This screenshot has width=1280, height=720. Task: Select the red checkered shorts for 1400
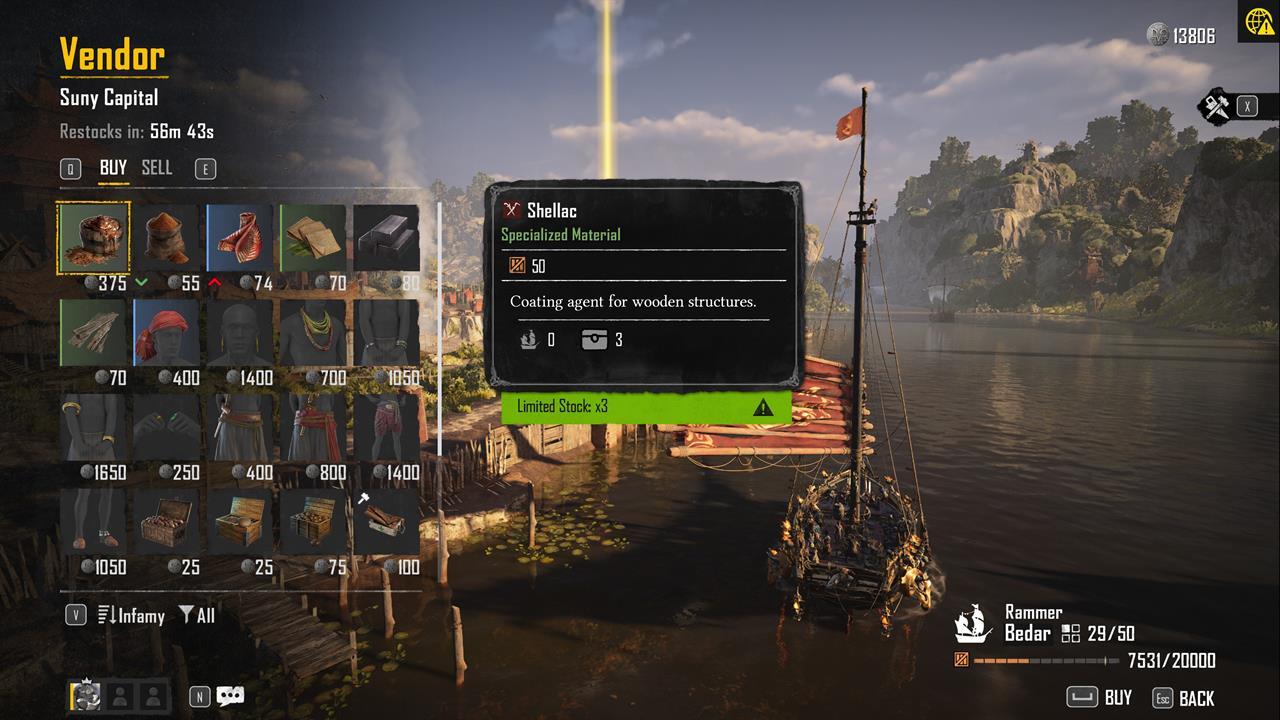pos(386,427)
